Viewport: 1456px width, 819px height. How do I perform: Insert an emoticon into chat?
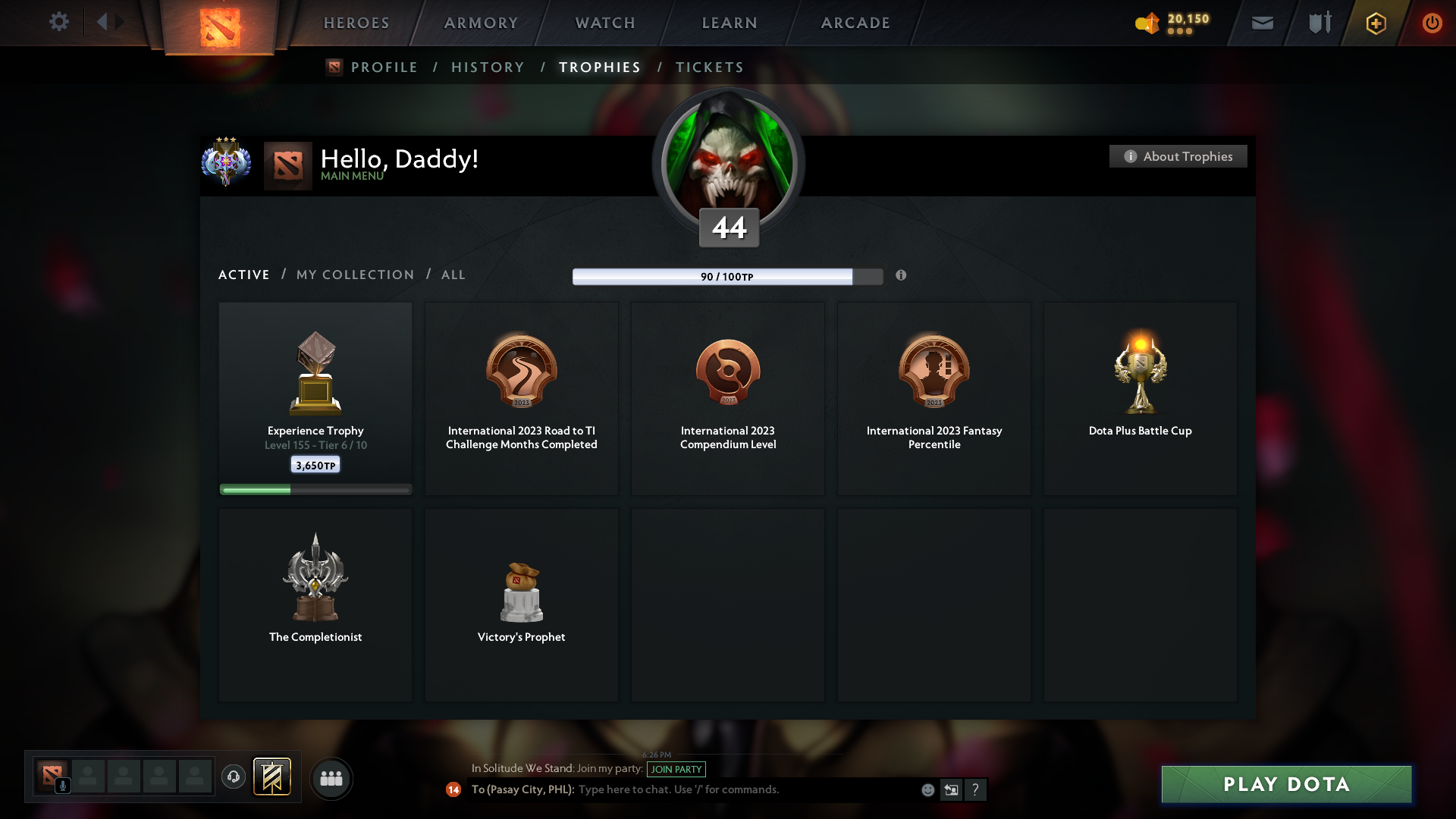point(927,789)
